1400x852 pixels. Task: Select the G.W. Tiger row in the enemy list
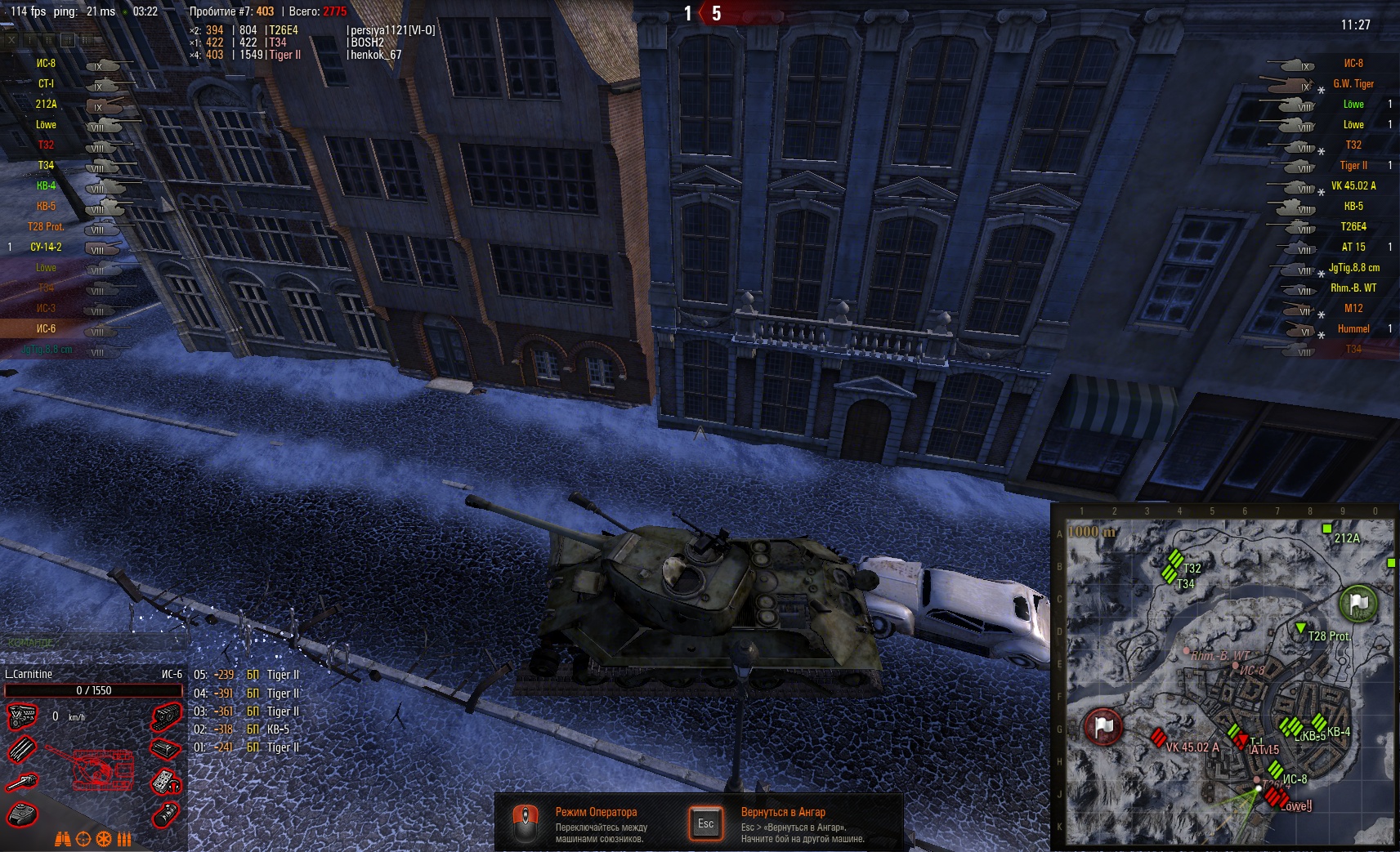[1353, 84]
